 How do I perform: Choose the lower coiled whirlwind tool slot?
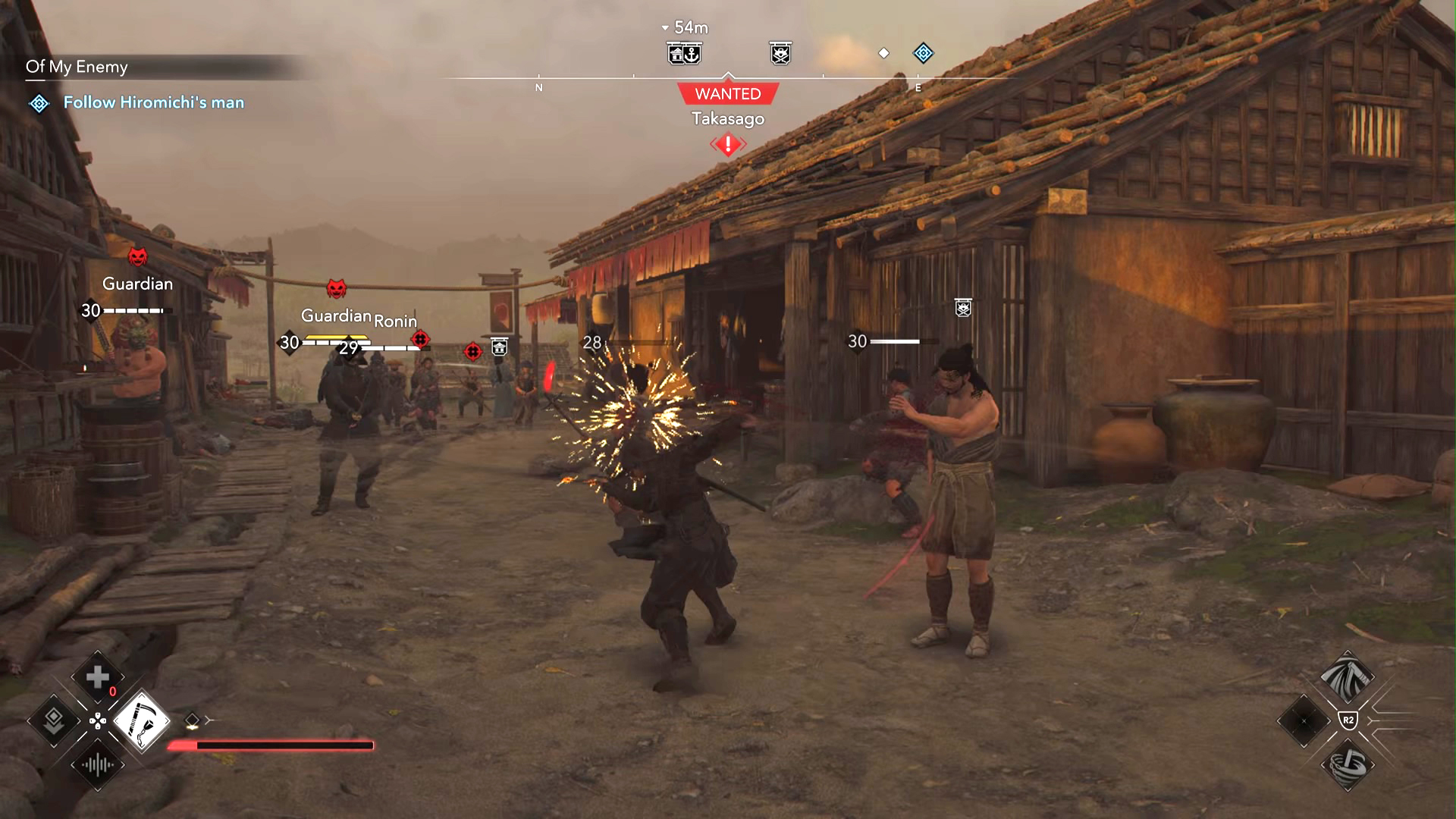click(1347, 765)
